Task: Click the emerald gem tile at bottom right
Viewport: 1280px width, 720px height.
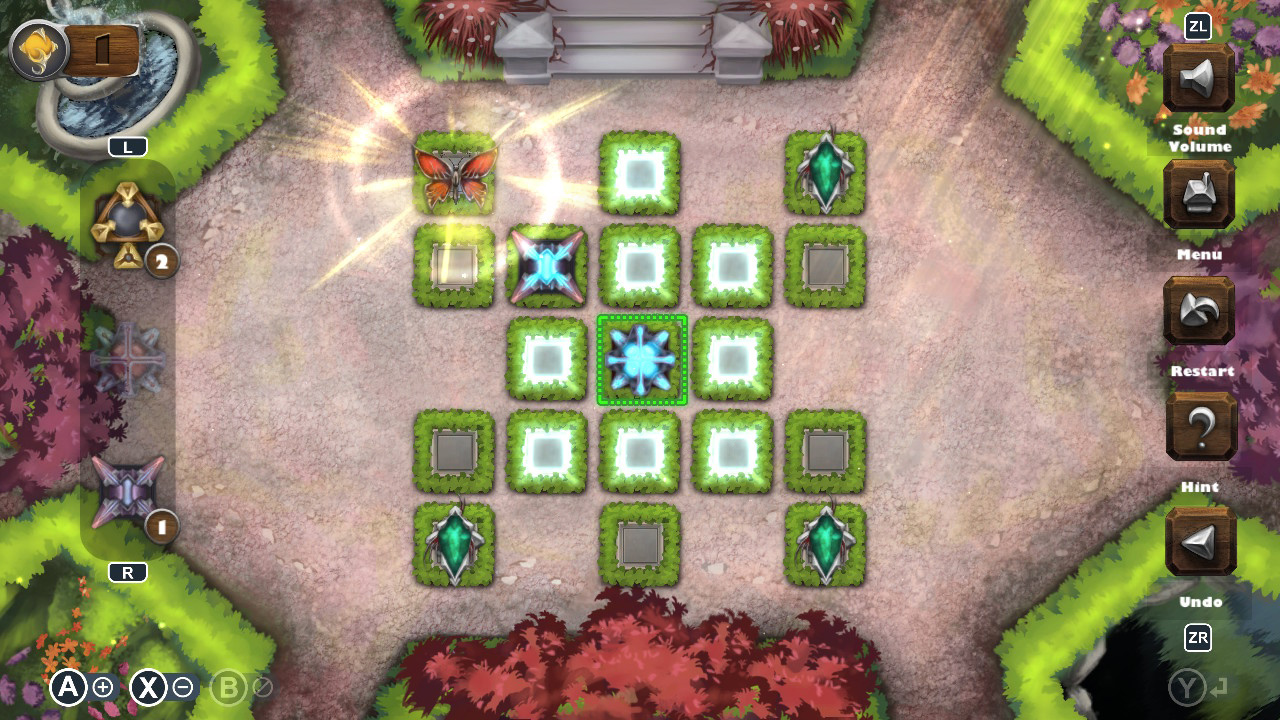Action: (x=825, y=545)
